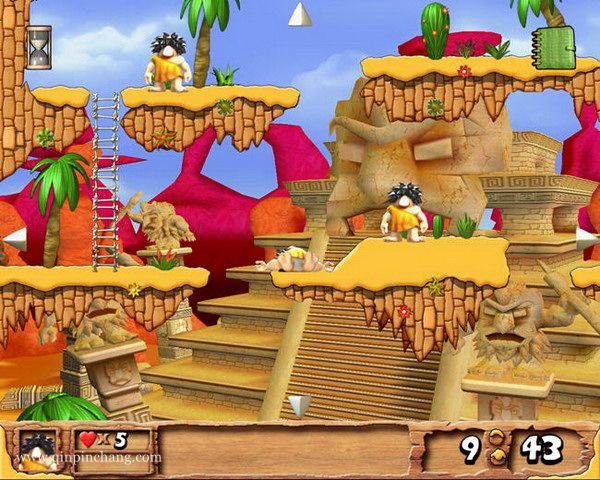Open the green notebook menu
The image size is (600, 480).
554,47
